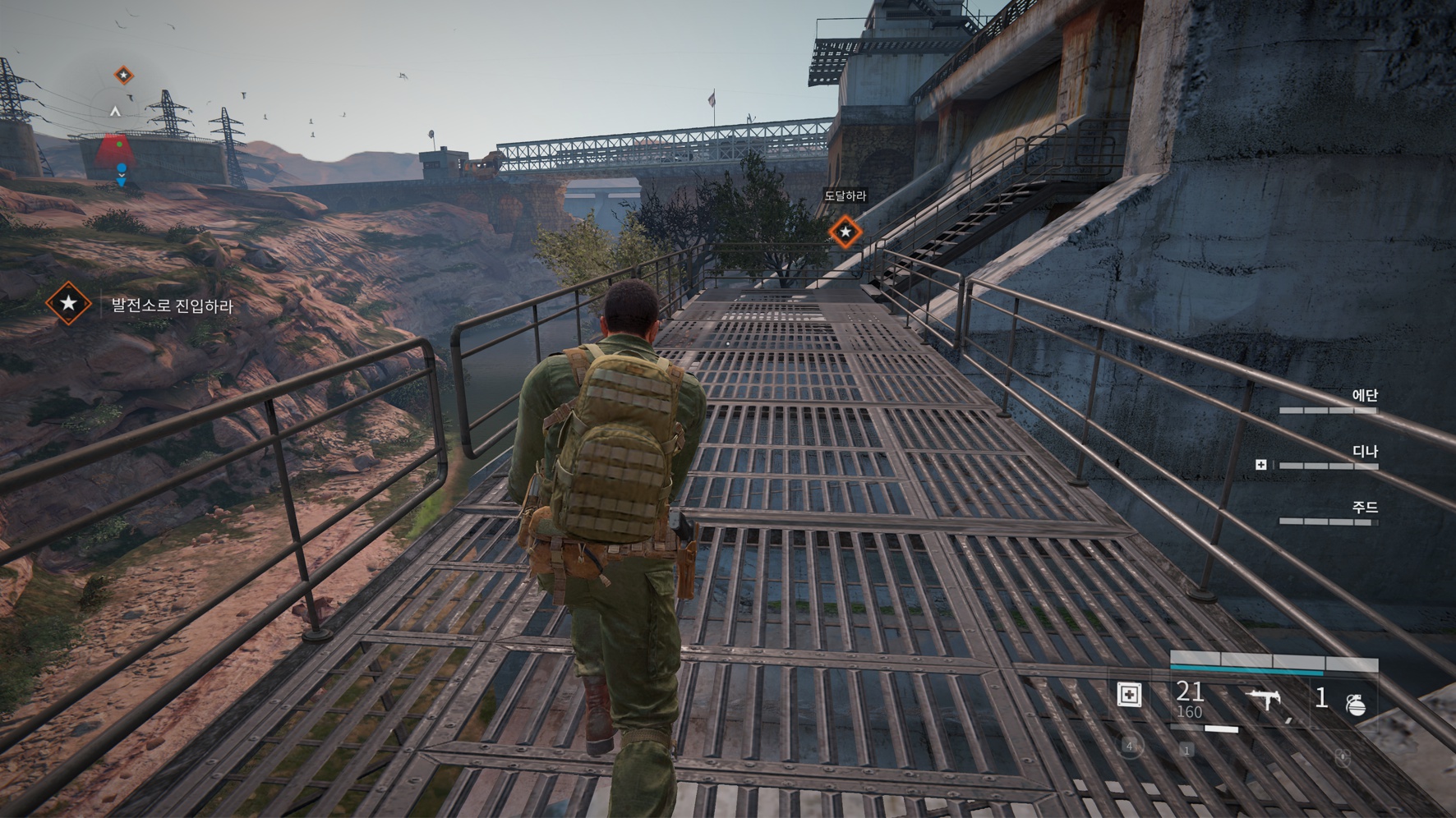Click the blue teammate dot on the radar
Screen dimensions: 1456x818
(122, 169)
